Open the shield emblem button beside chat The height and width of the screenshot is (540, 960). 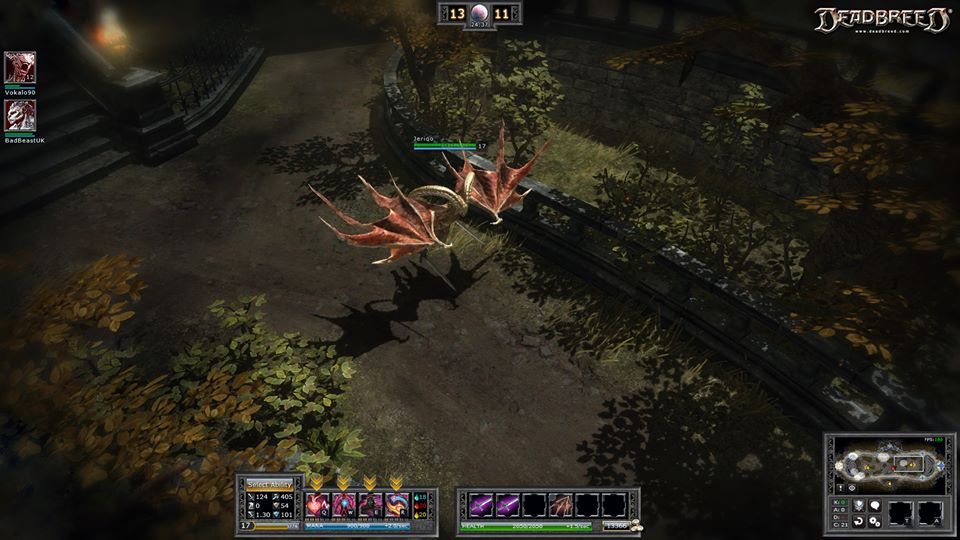pyautogui.click(x=857, y=506)
